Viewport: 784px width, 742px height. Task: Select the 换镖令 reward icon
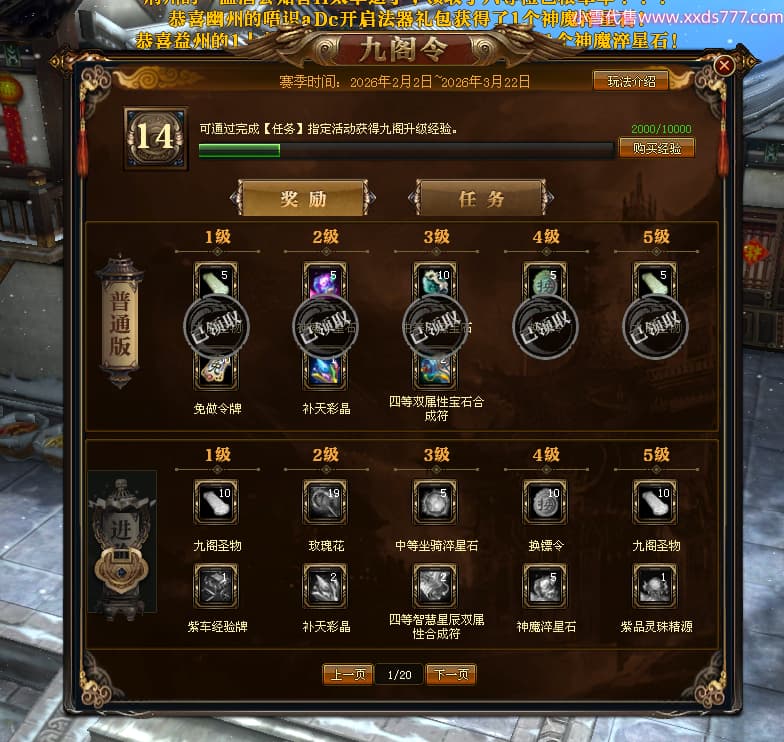(x=545, y=502)
